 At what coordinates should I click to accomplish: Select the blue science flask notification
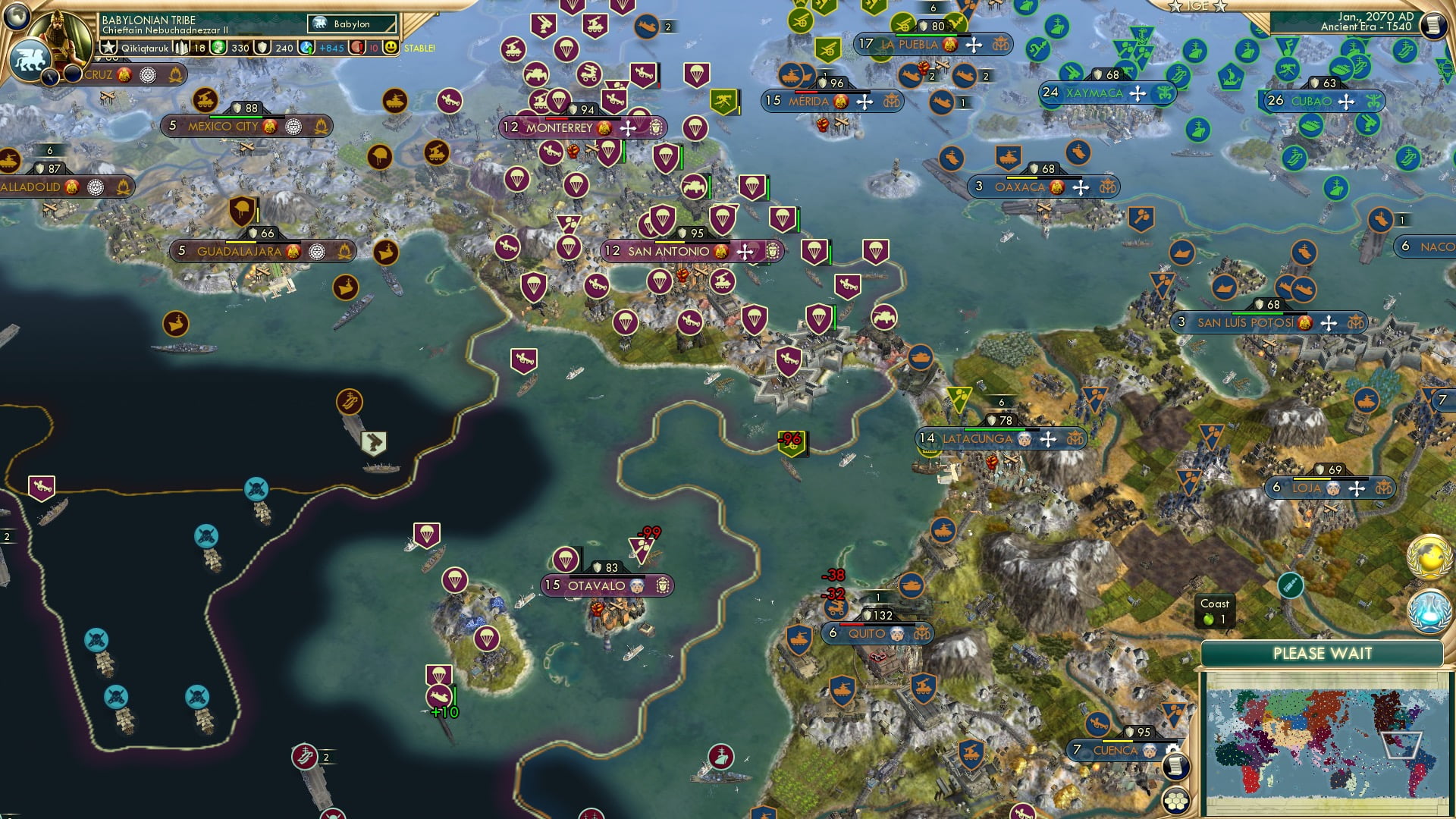1429,610
